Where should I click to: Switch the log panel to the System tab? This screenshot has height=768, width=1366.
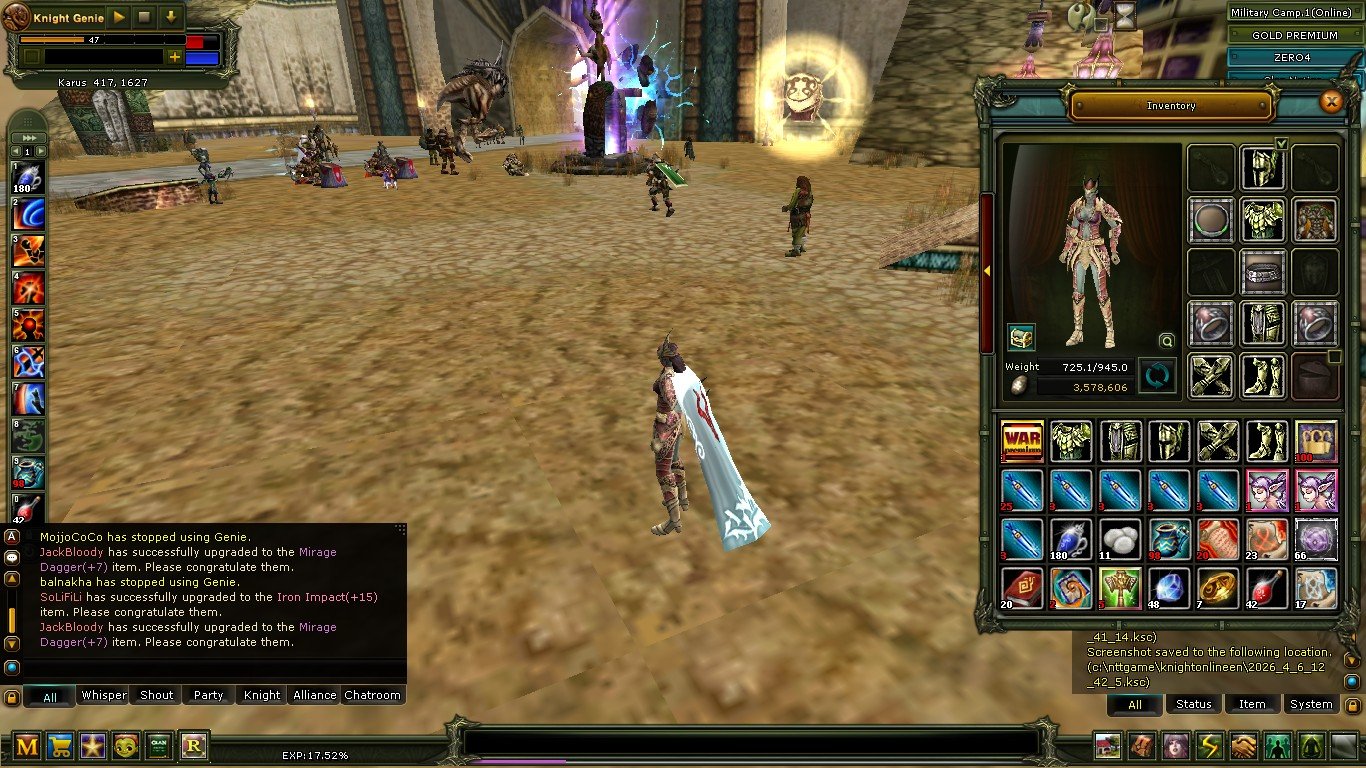pos(1310,704)
